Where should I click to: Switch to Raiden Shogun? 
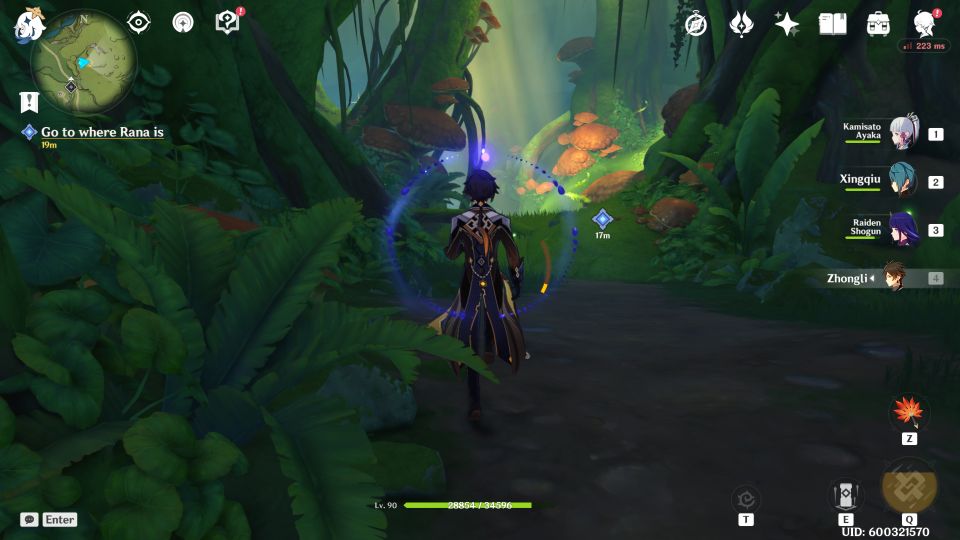coord(902,229)
